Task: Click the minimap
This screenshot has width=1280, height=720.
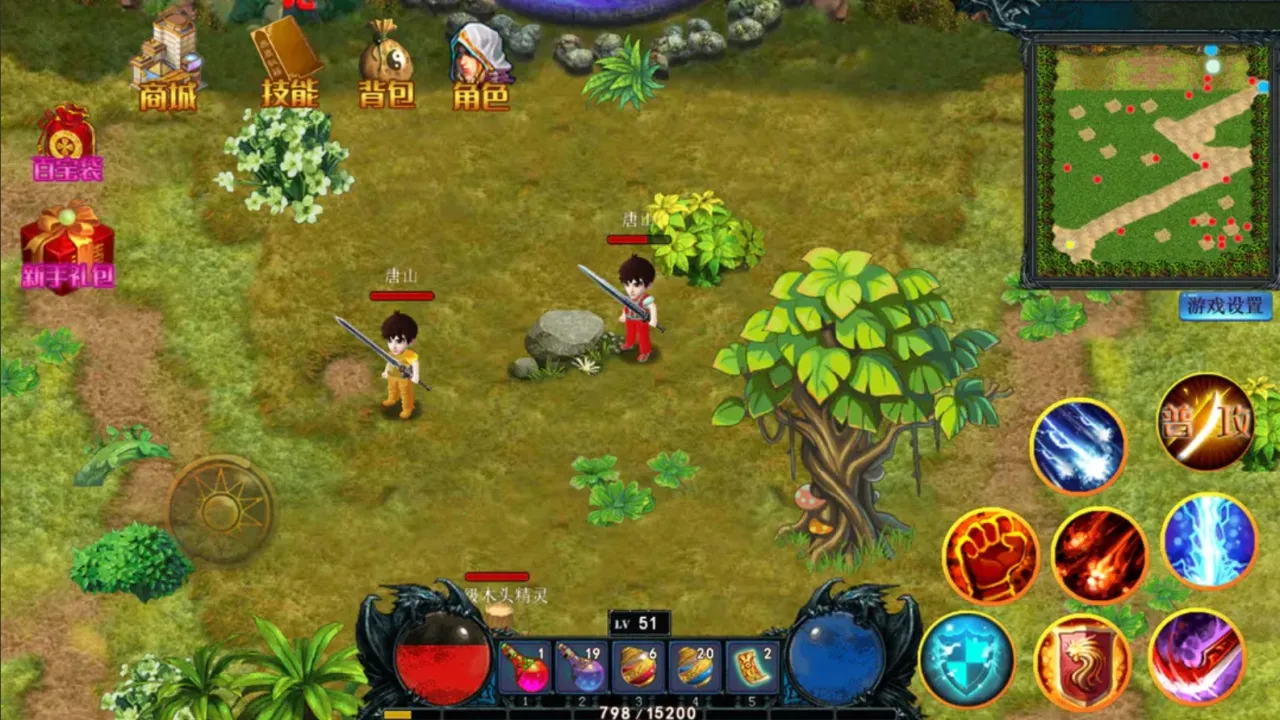Action: tap(1150, 160)
